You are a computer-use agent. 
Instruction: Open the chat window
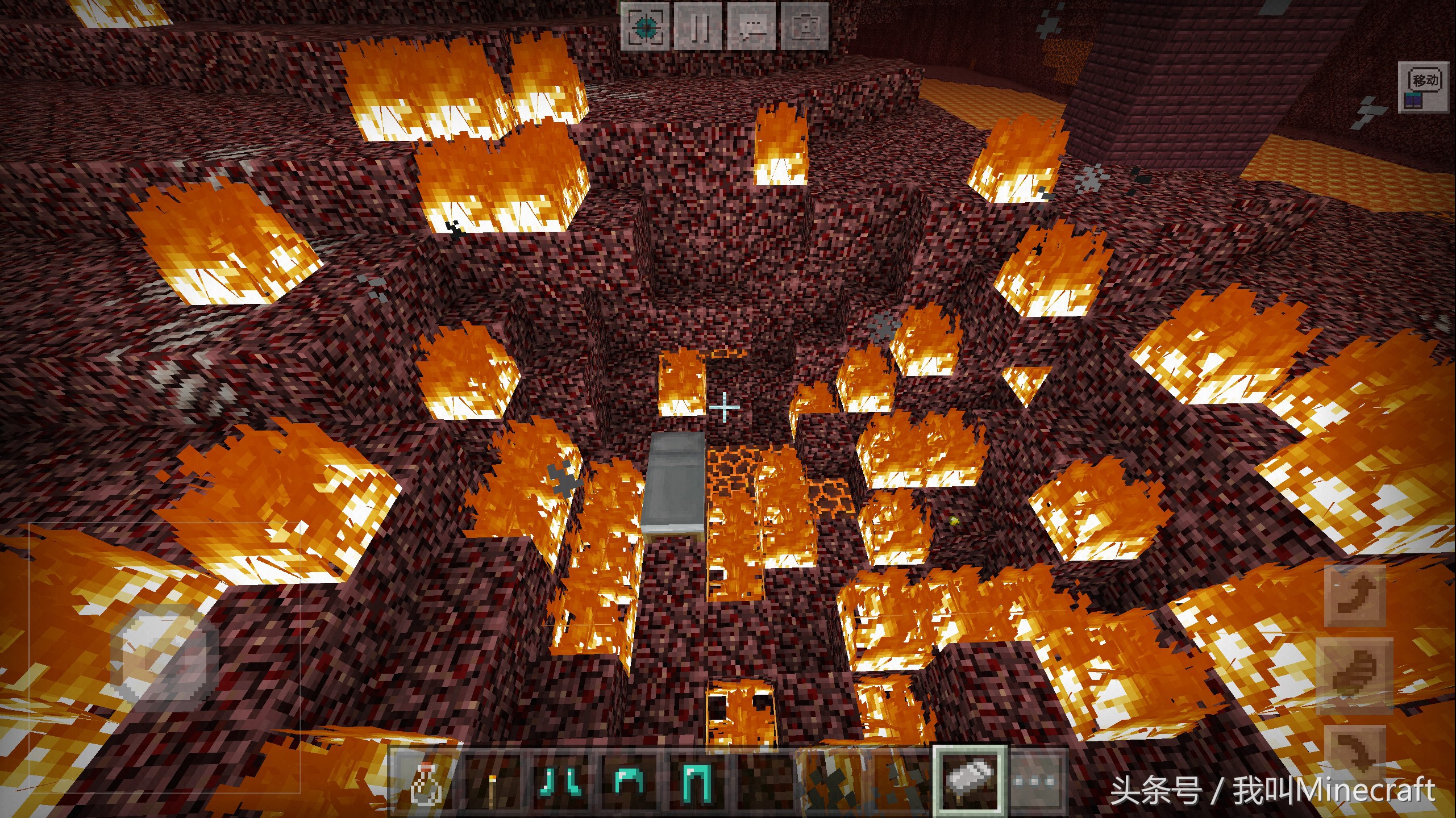[x=751, y=26]
